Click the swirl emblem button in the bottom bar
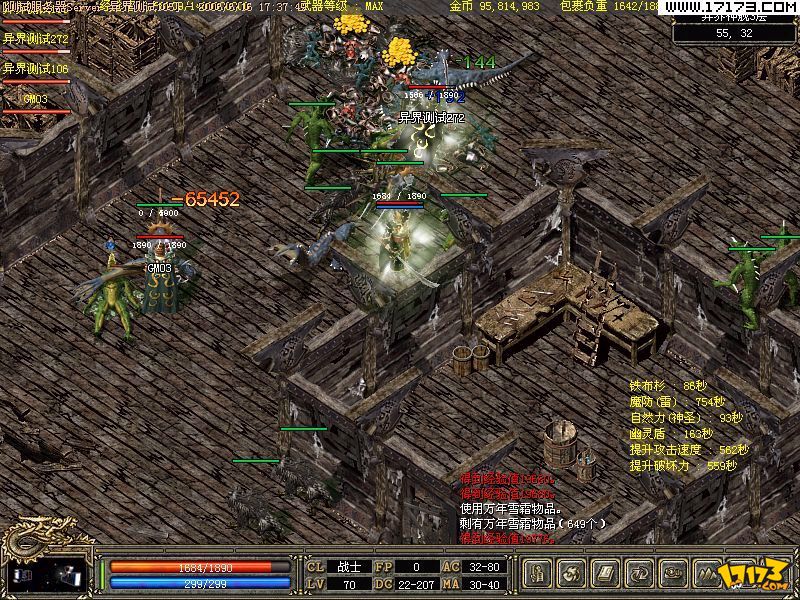This screenshot has height=600, width=800. tap(572, 574)
